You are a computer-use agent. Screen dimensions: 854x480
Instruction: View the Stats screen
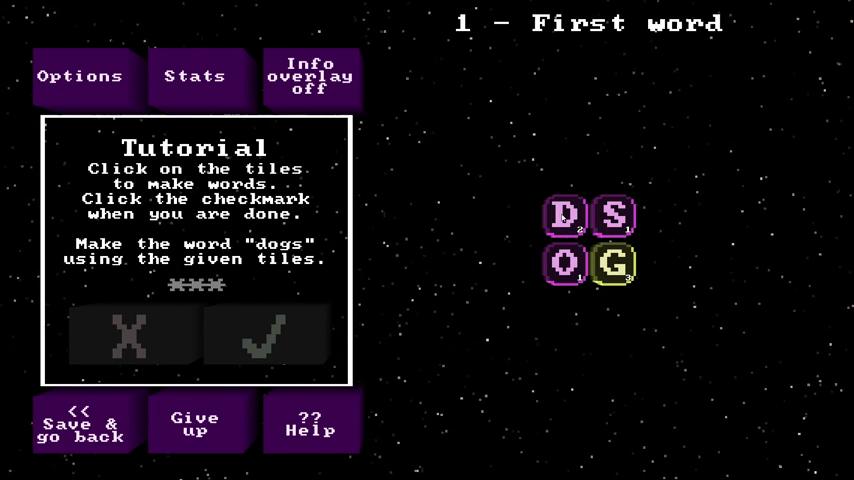click(x=197, y=77)
